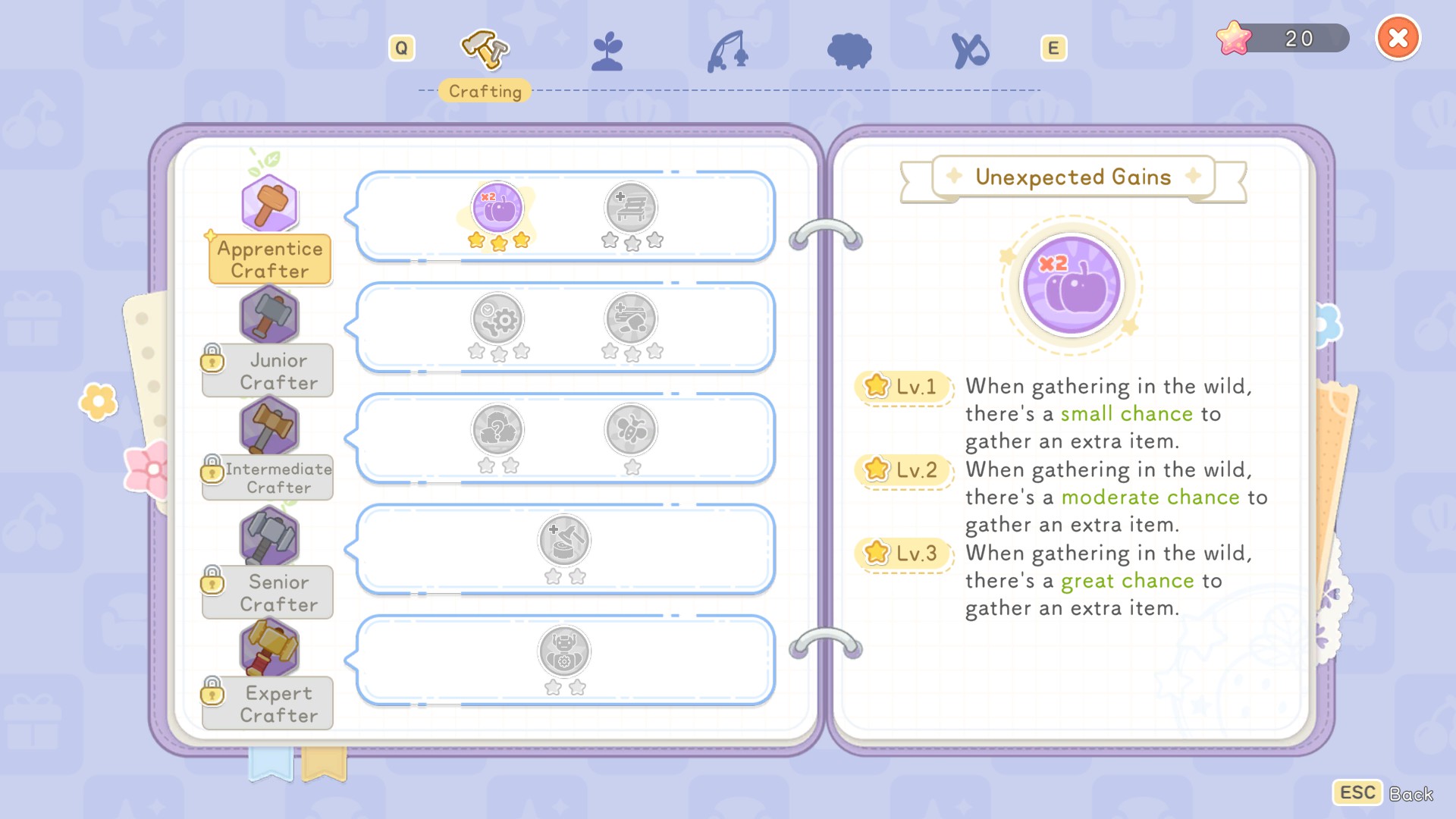Open the sprout gardening tab

[x=607, y=52]
